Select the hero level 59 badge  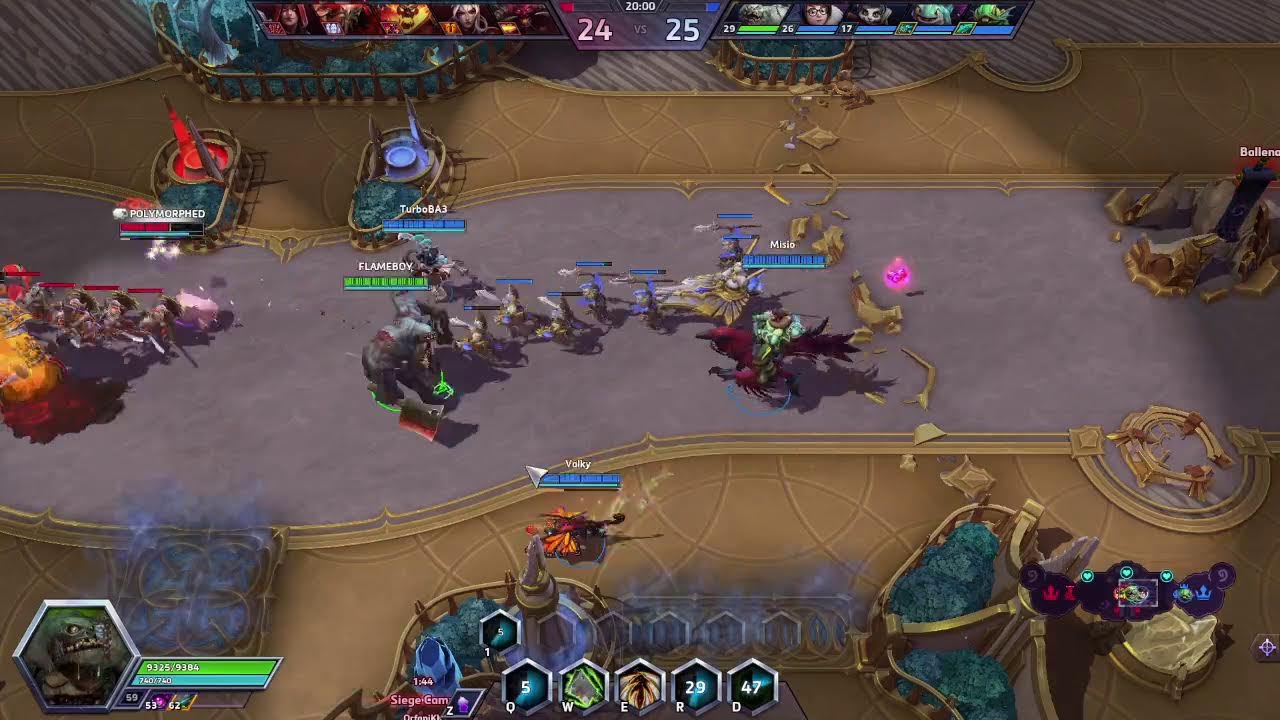[x=131, y=697]
